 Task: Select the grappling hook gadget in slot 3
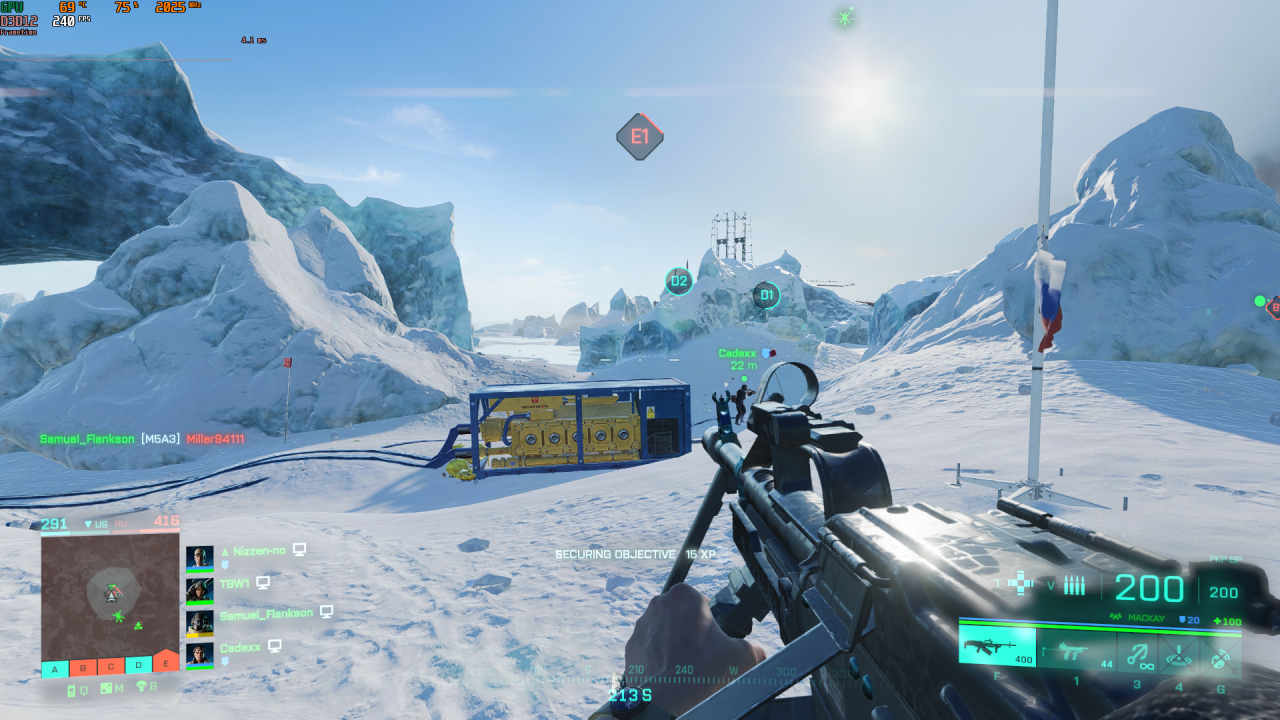pyautogui.click(x=1138, y=655)
